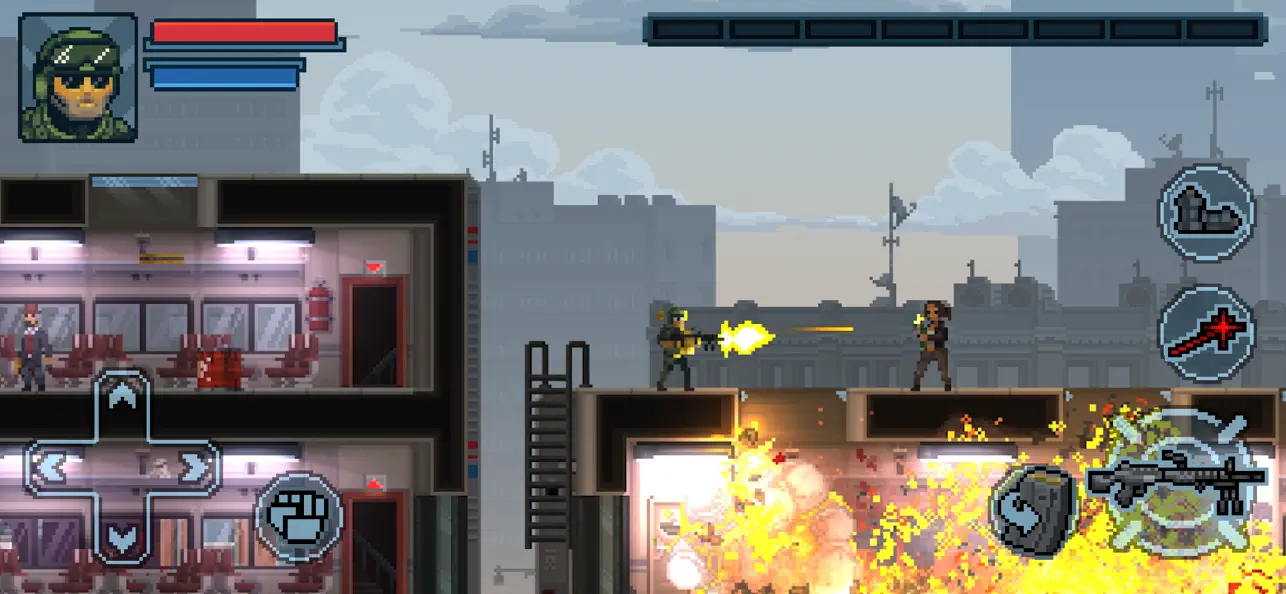Image resolution: width=1286 pixels, height=594 pixels.
Task: Click the soldier portrait with sunglasses
Action: click(78, 78)
